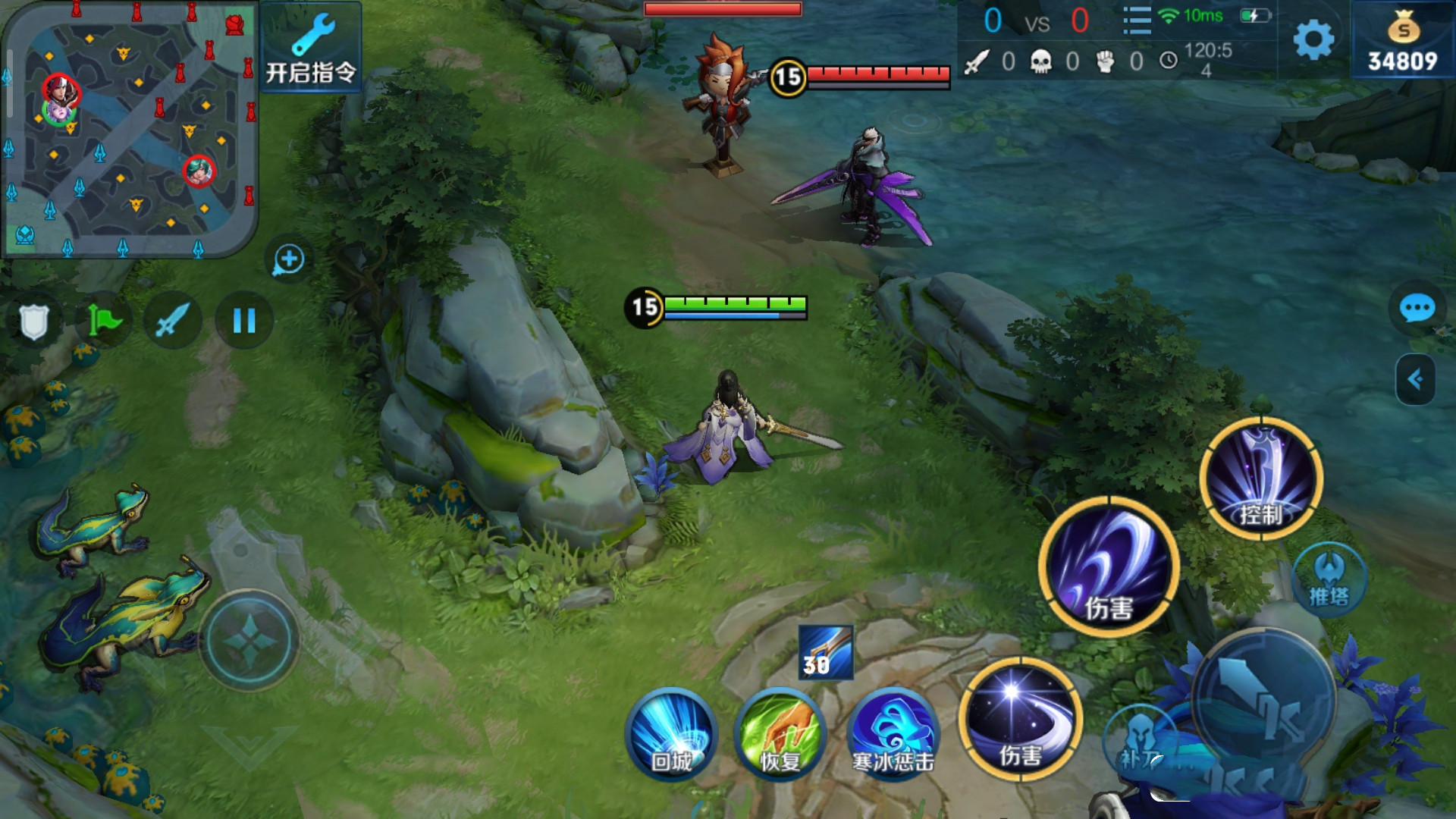Cast the starburst 伤害 skill
Viewport: 1456px width, 819px height.
(1019, 718)
